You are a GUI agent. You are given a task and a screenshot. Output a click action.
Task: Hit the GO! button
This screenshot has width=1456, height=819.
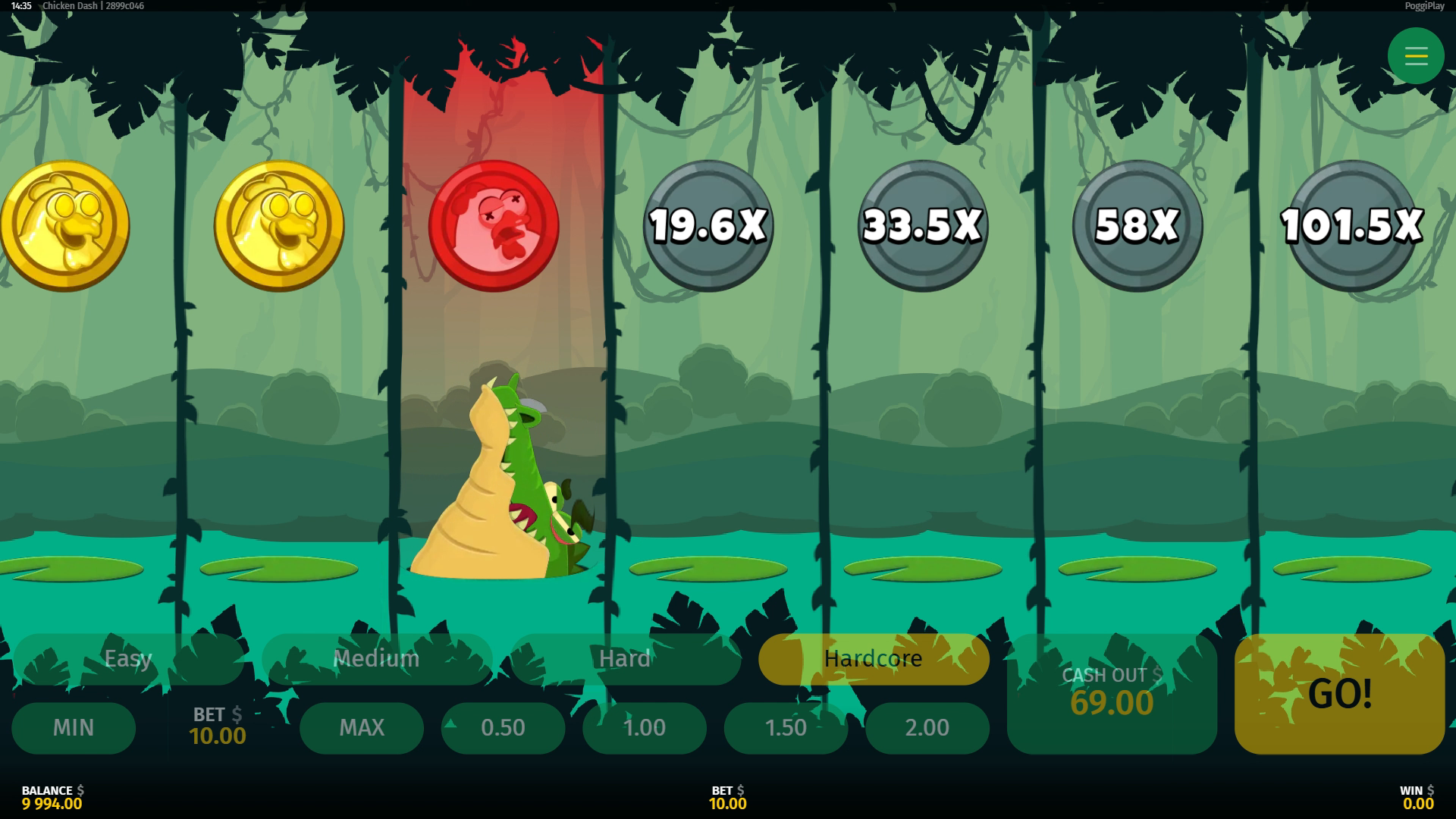(x=1339, y=693)
